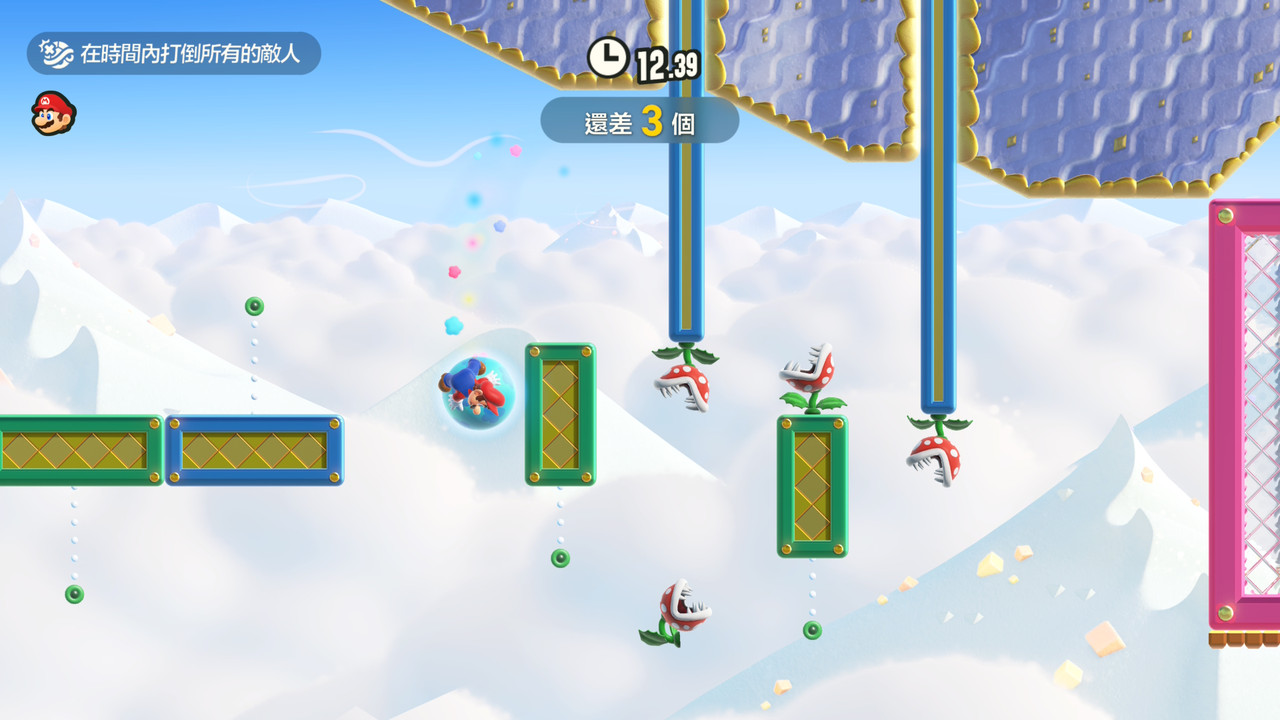Select the Mario player icon

pos(53,113)
